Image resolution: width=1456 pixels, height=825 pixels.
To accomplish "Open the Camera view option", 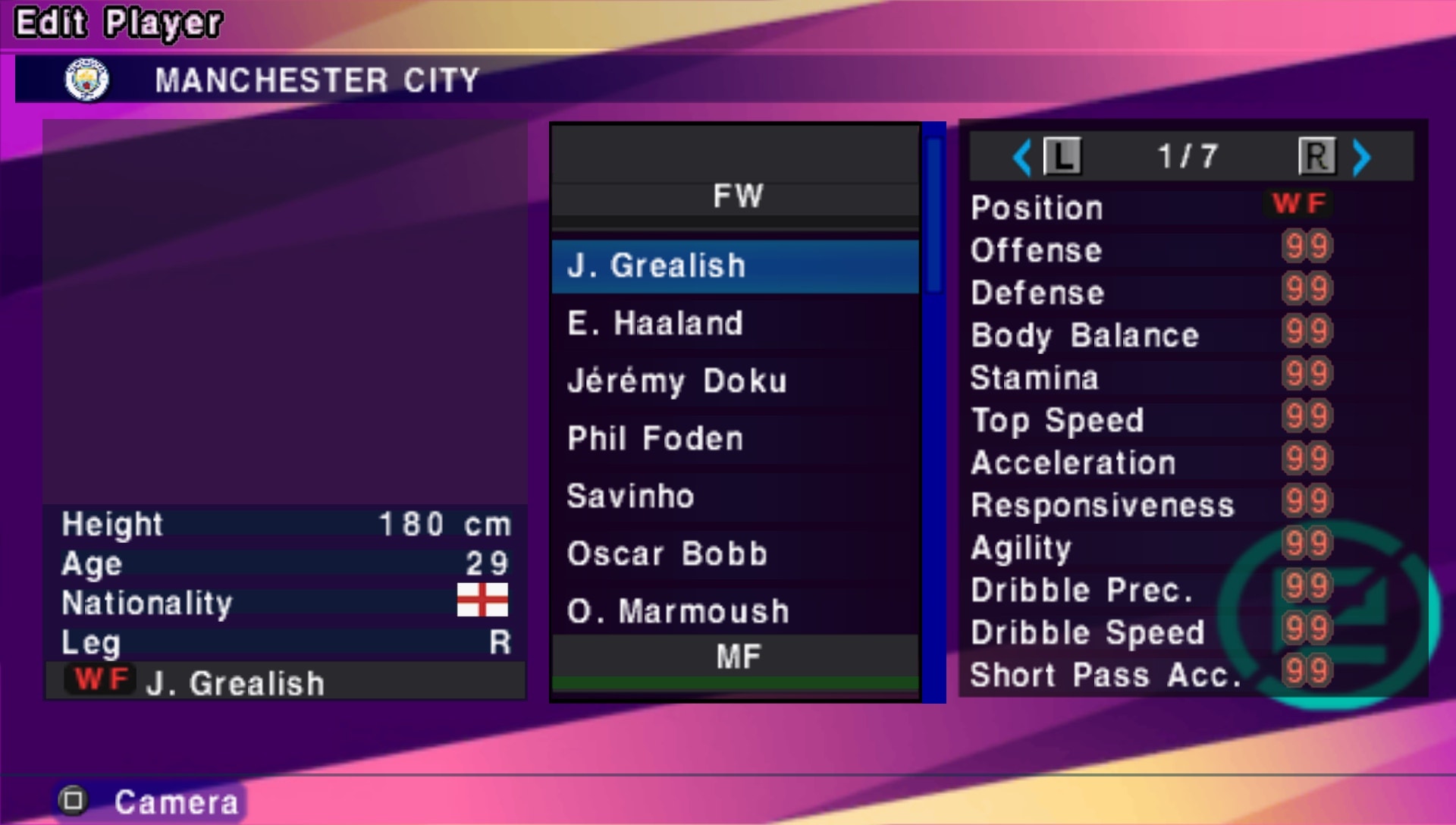I will pyautogui.click(x=177, y=800).
